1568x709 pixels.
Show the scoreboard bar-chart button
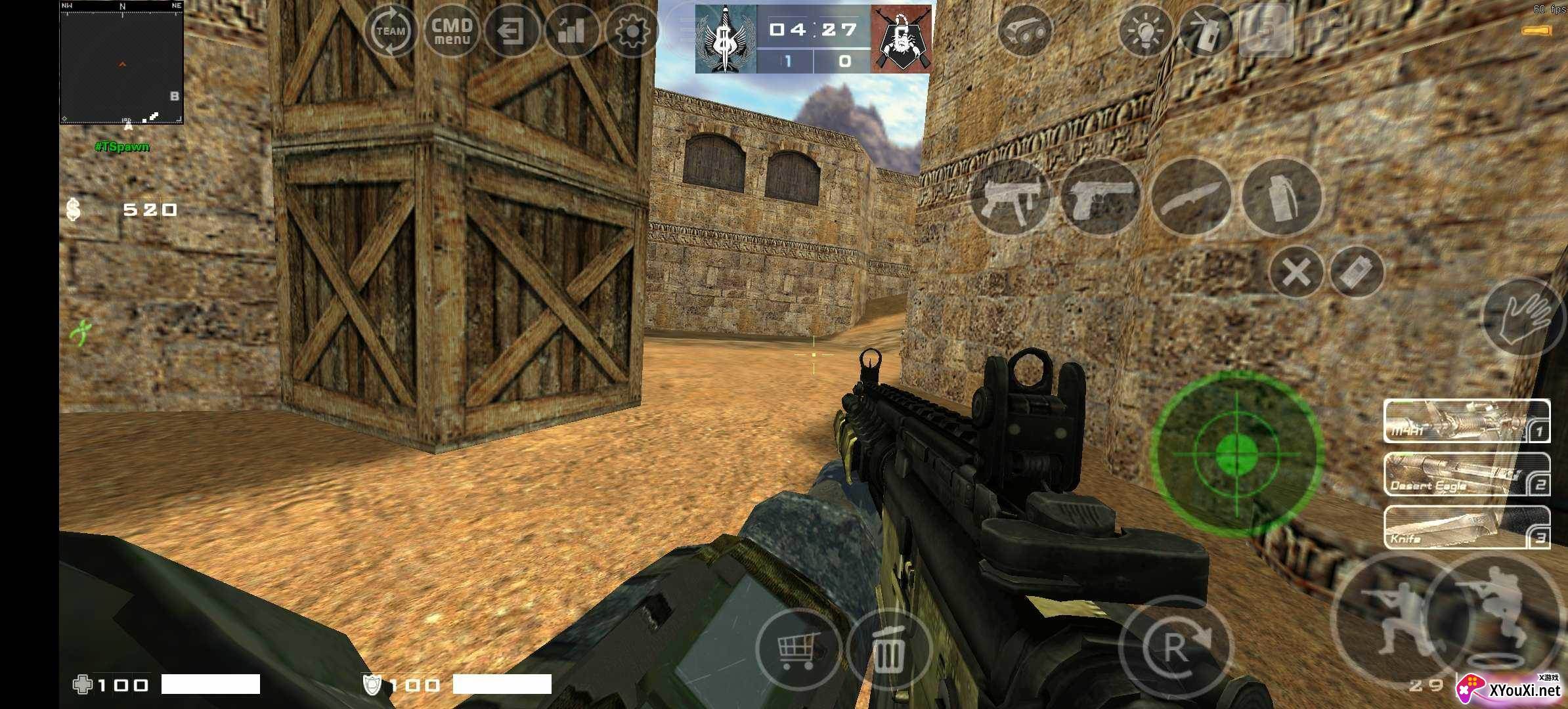(570, 31)
